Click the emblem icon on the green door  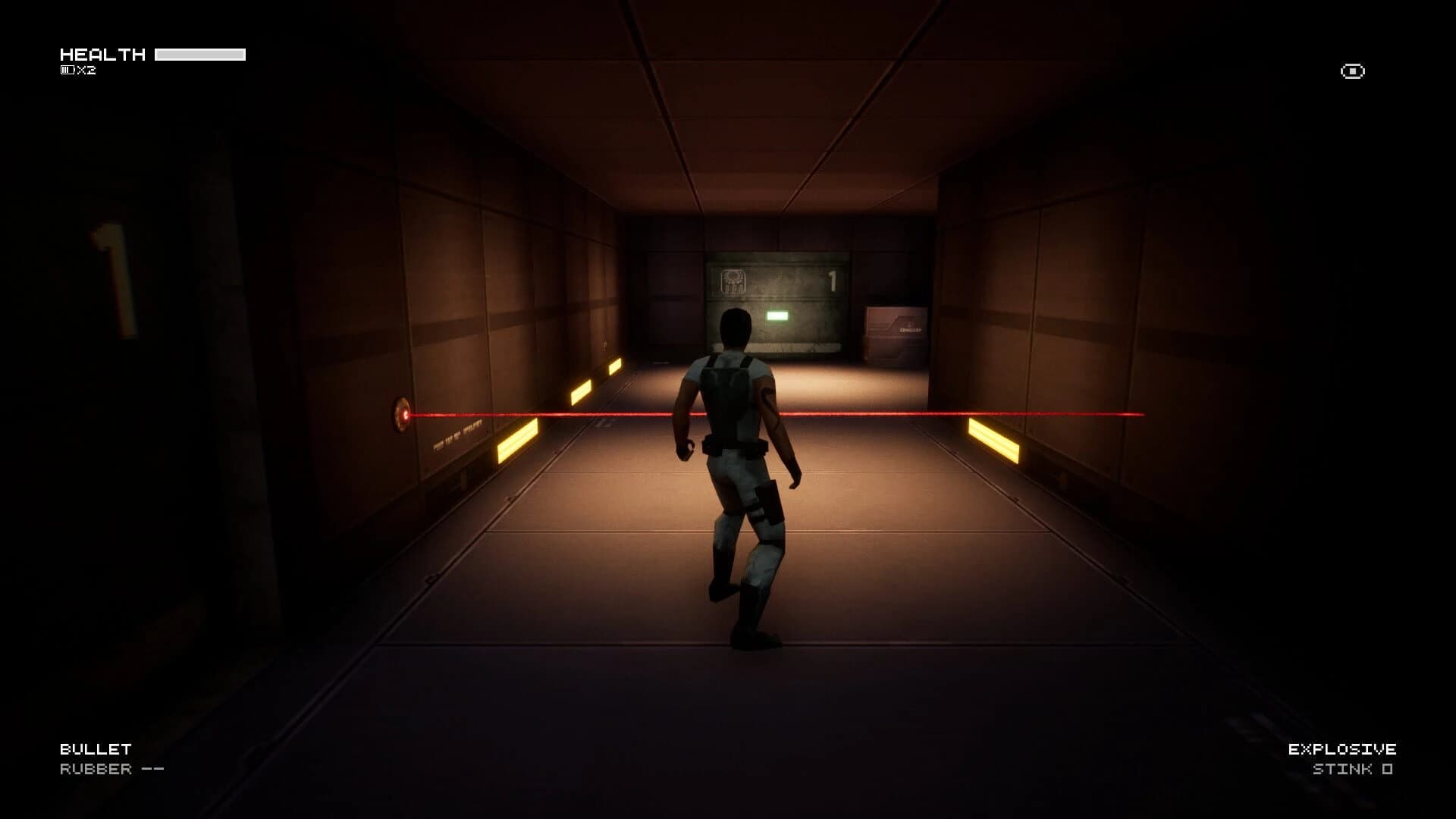[733, 281]
